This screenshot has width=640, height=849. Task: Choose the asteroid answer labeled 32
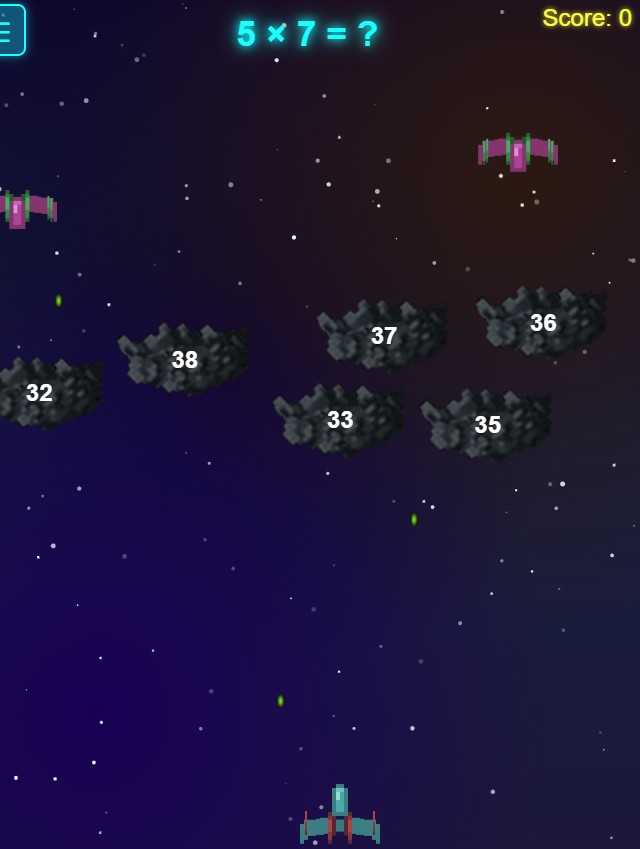[40, 393]
